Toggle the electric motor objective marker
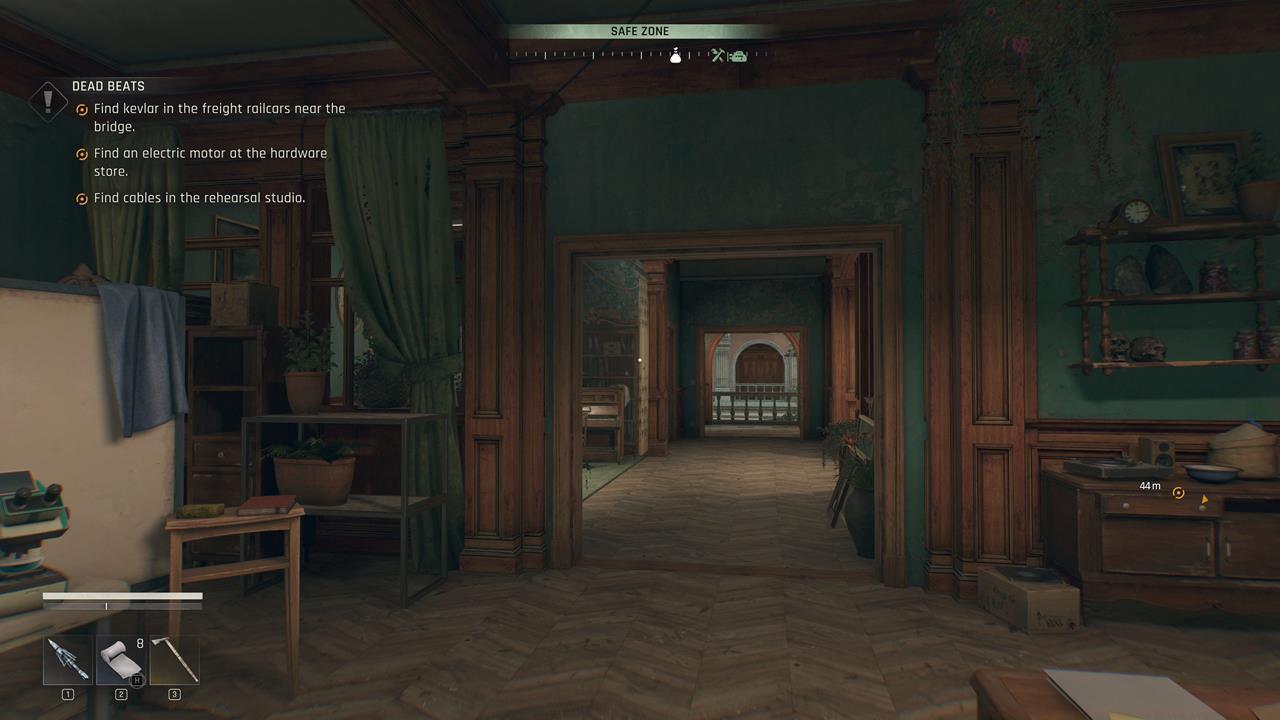Viewport: 1280px width, 720px height. (x=82, y=154)
